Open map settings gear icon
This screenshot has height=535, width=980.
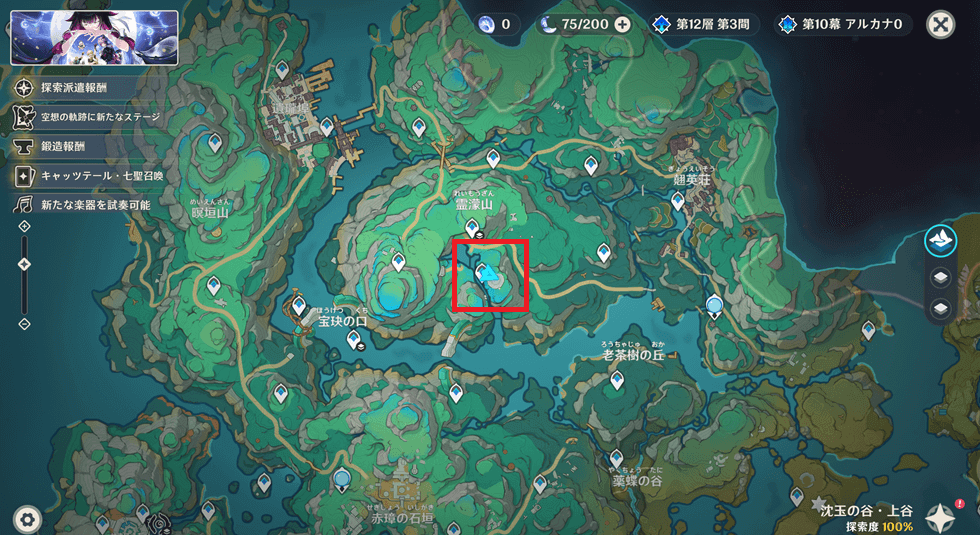pyautogui.click(x=27, y=518)
